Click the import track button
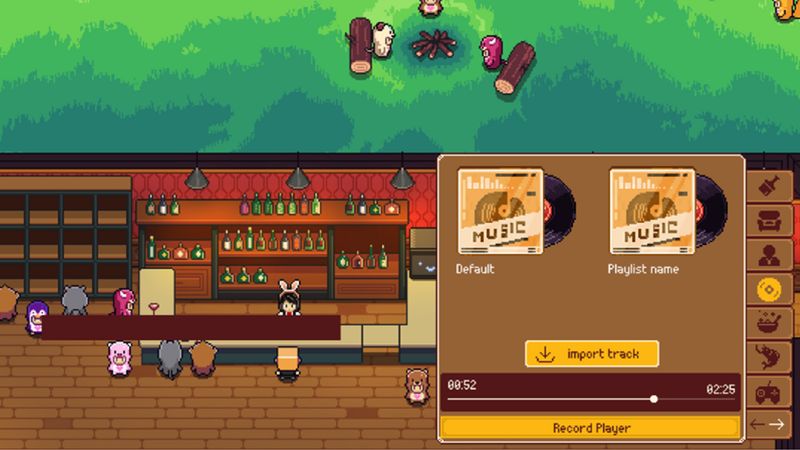This screenshot has height=450, width=800. [x=591, y=354]
